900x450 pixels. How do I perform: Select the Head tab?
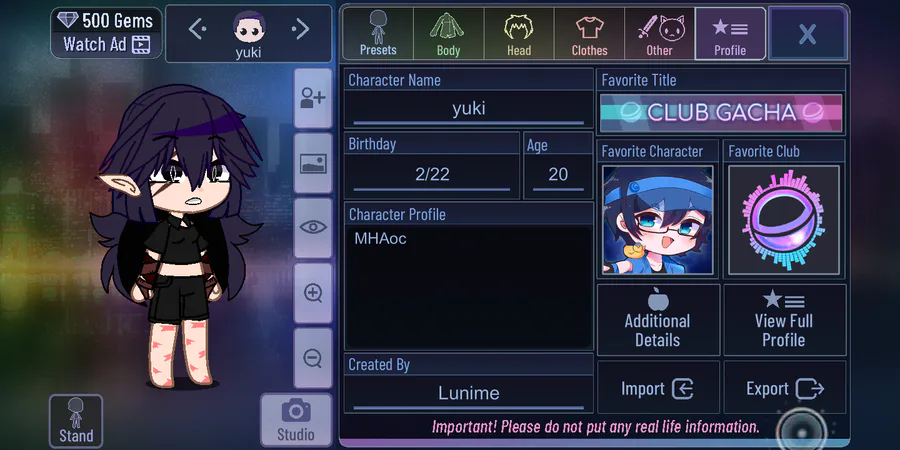coord(518,33)
